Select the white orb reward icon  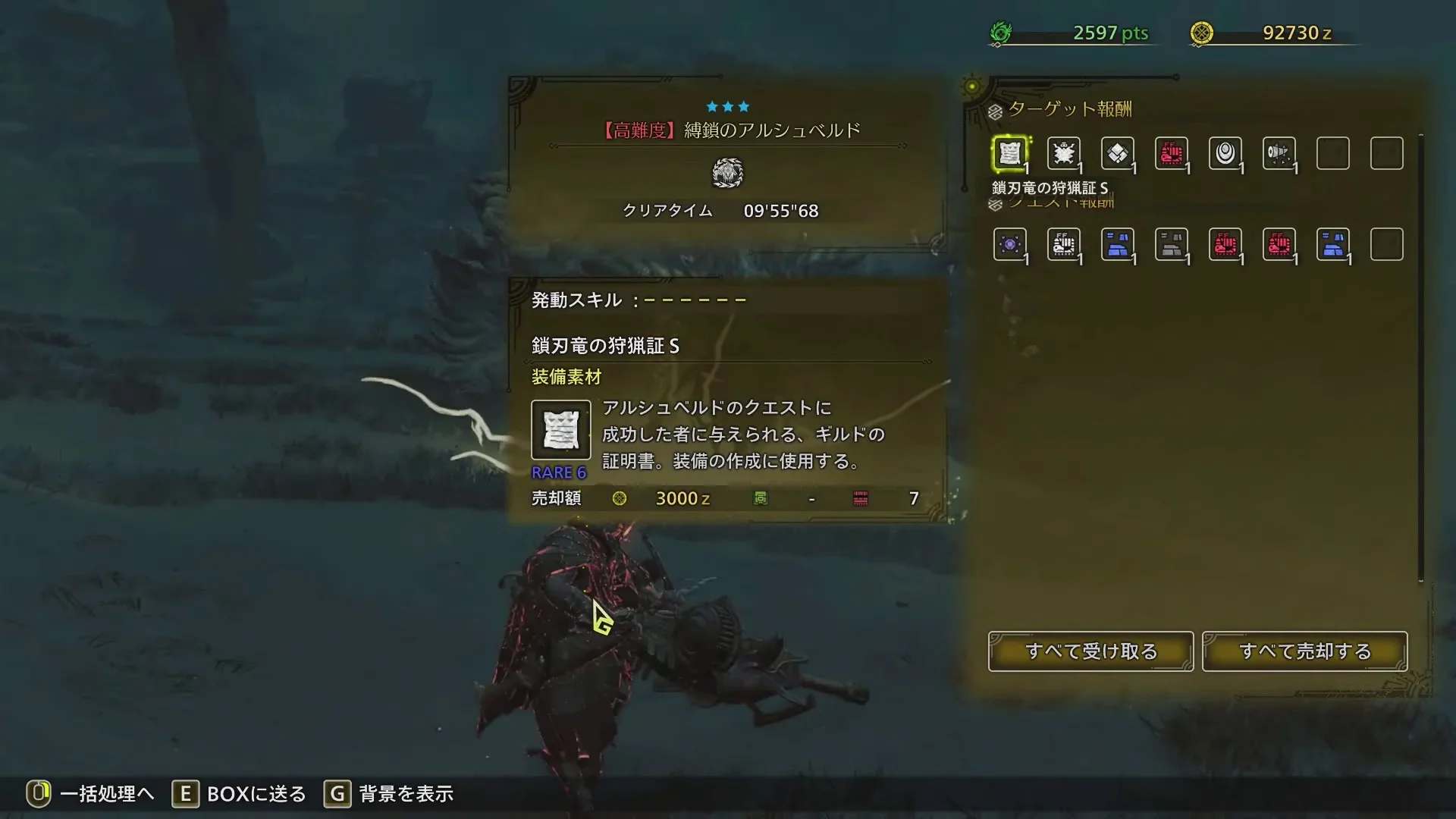(x=1226, y=153)
